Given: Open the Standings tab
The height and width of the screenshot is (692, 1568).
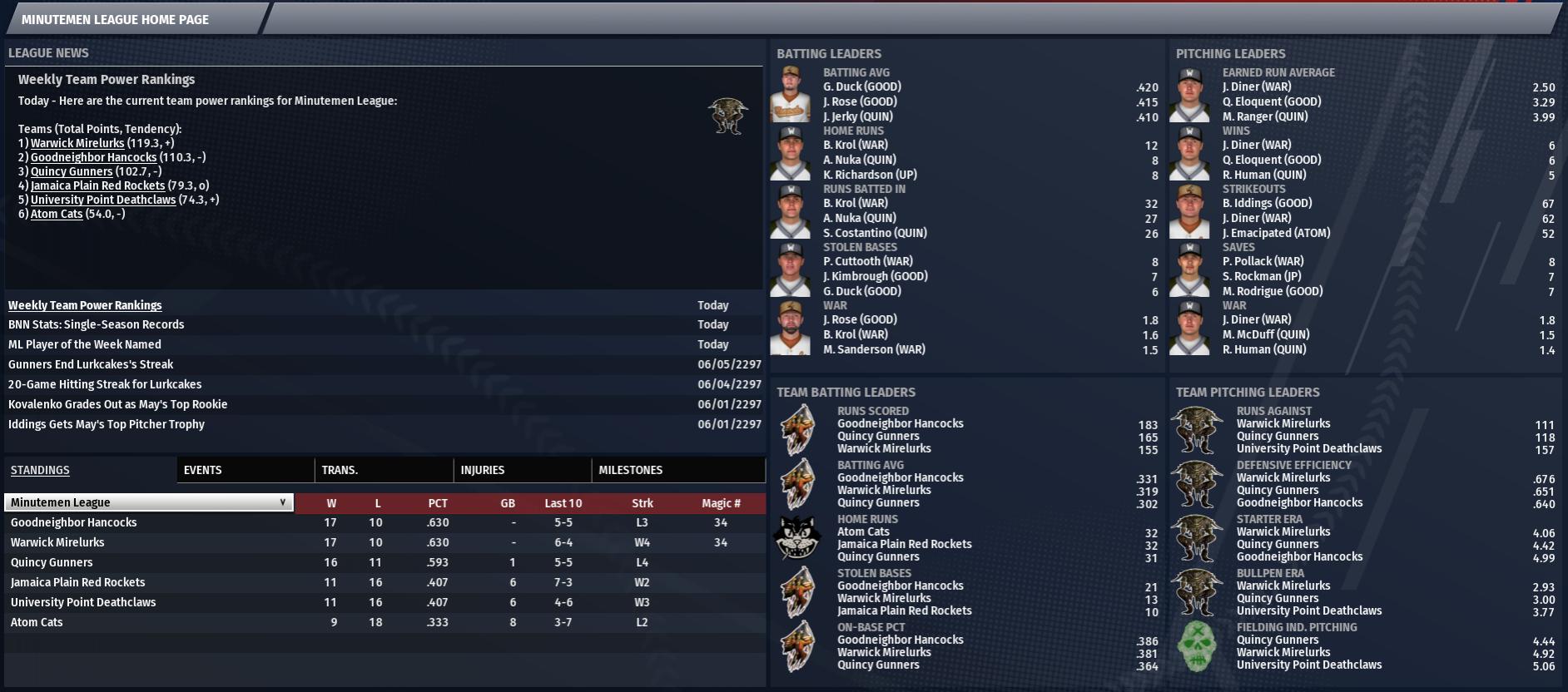Looking at the screenshot, I should point(40,470).
